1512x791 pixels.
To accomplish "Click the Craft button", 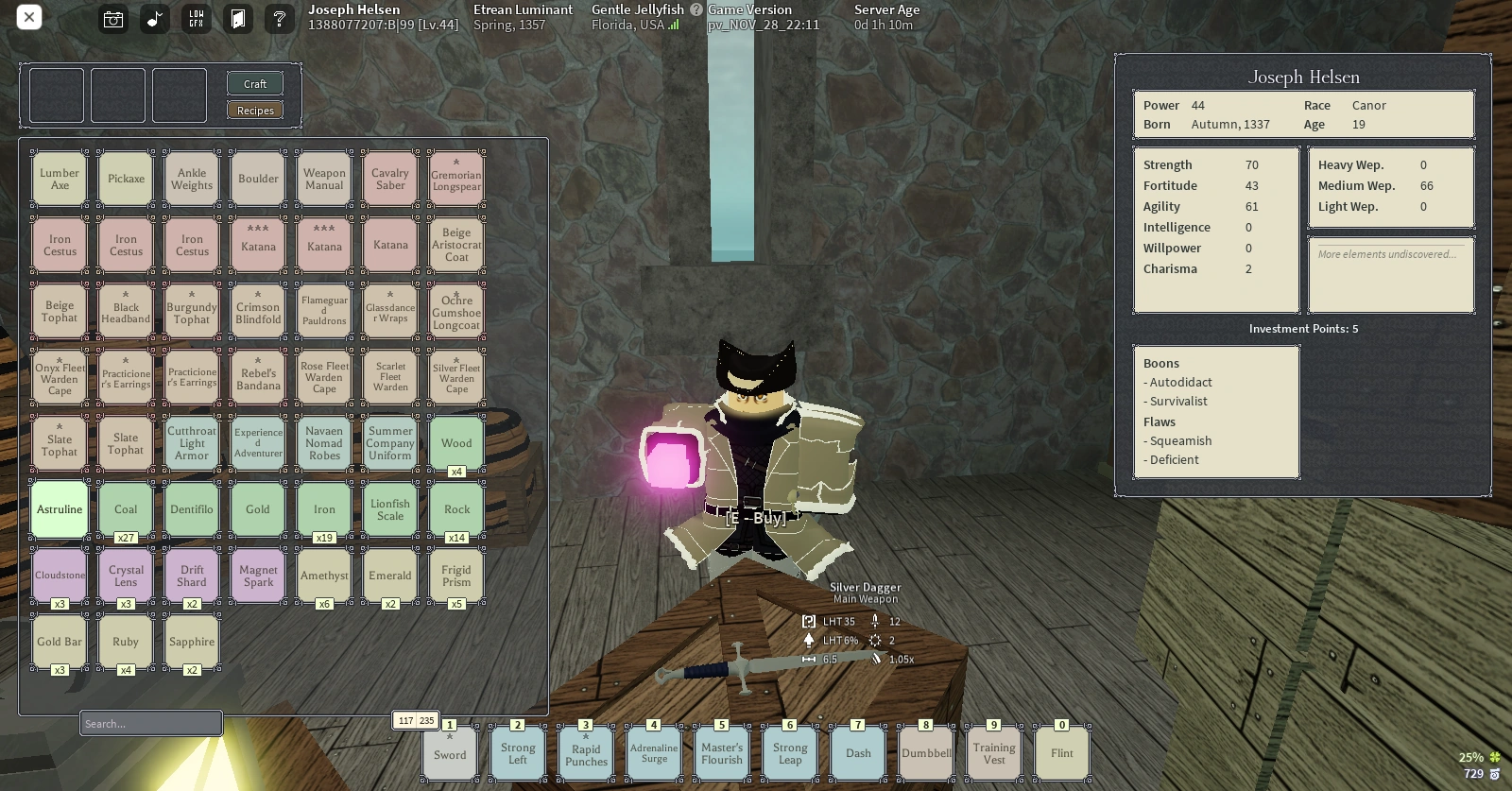I will pos(254,83).
